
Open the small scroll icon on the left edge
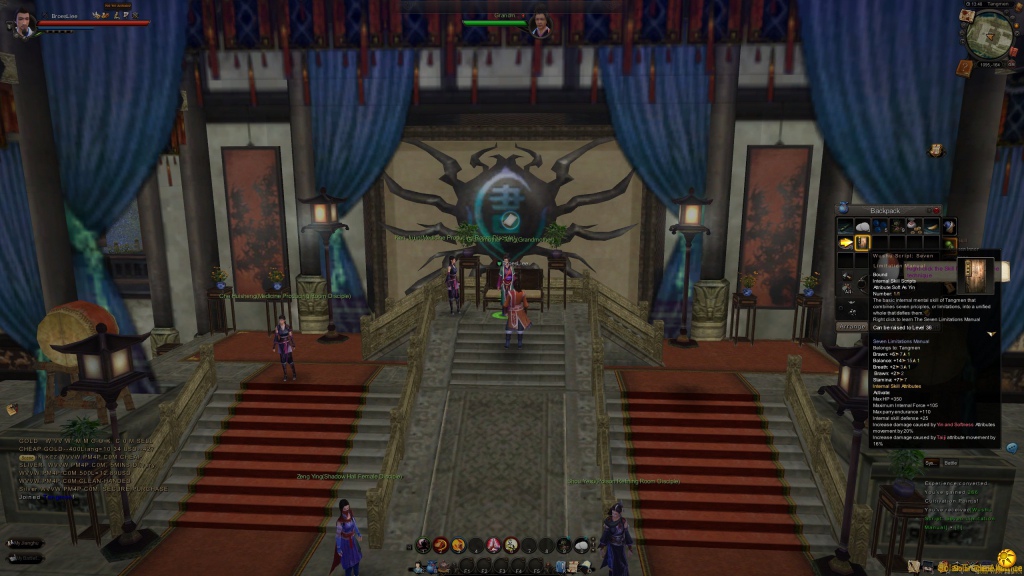(x=10, y=408)
